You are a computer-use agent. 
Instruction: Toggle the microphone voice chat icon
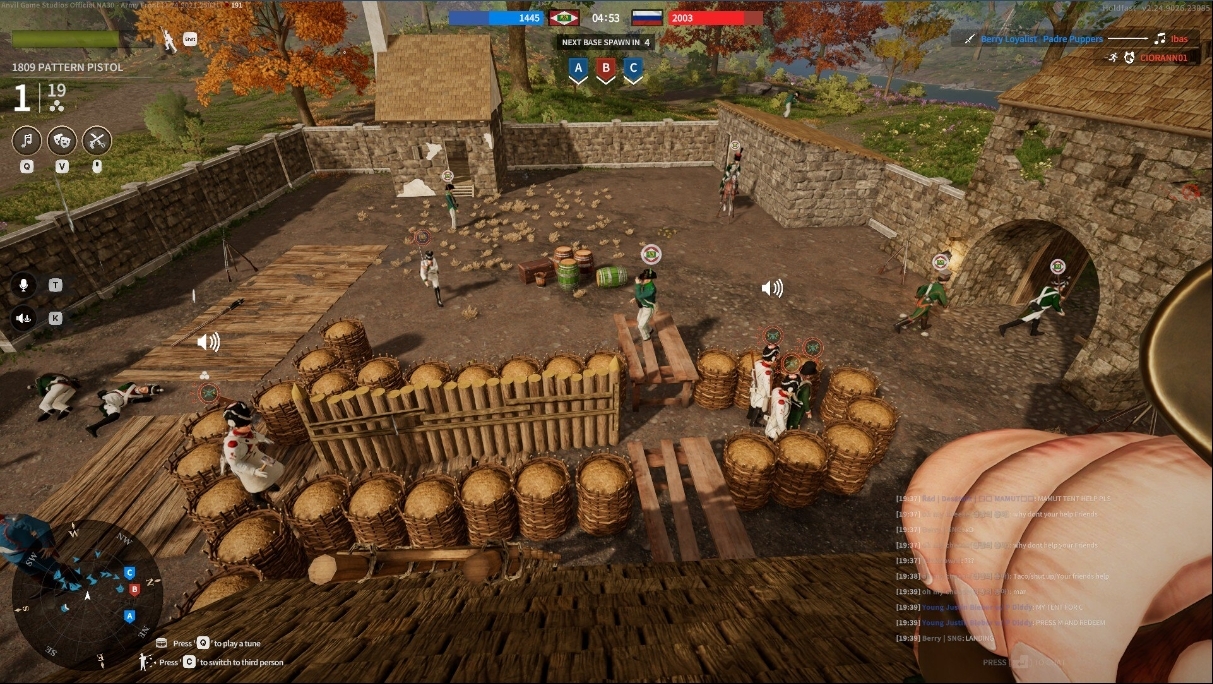[24, 285]
